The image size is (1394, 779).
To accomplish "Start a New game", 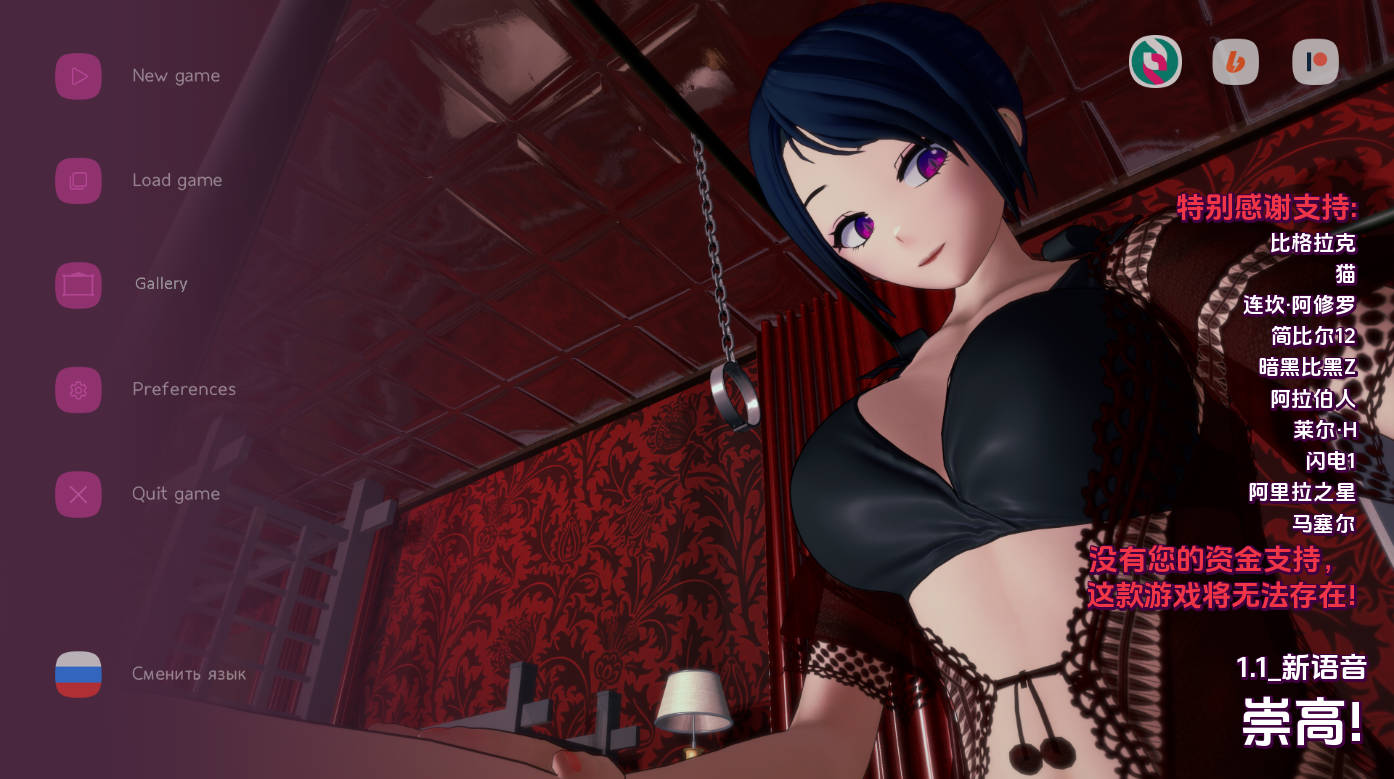I will [x=176, y=75].
